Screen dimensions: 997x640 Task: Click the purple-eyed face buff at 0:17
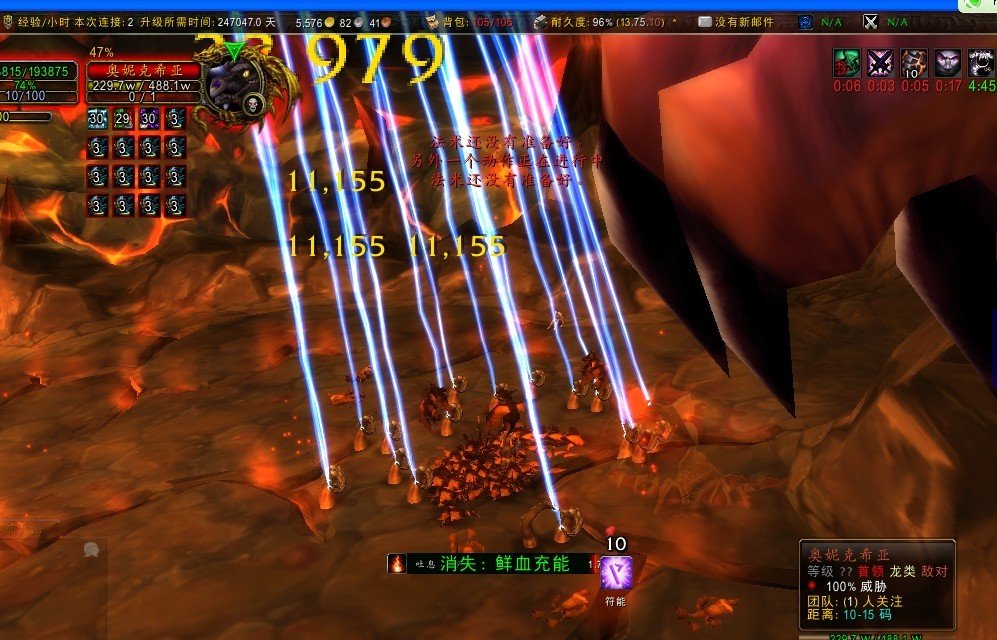click(948, 63)
